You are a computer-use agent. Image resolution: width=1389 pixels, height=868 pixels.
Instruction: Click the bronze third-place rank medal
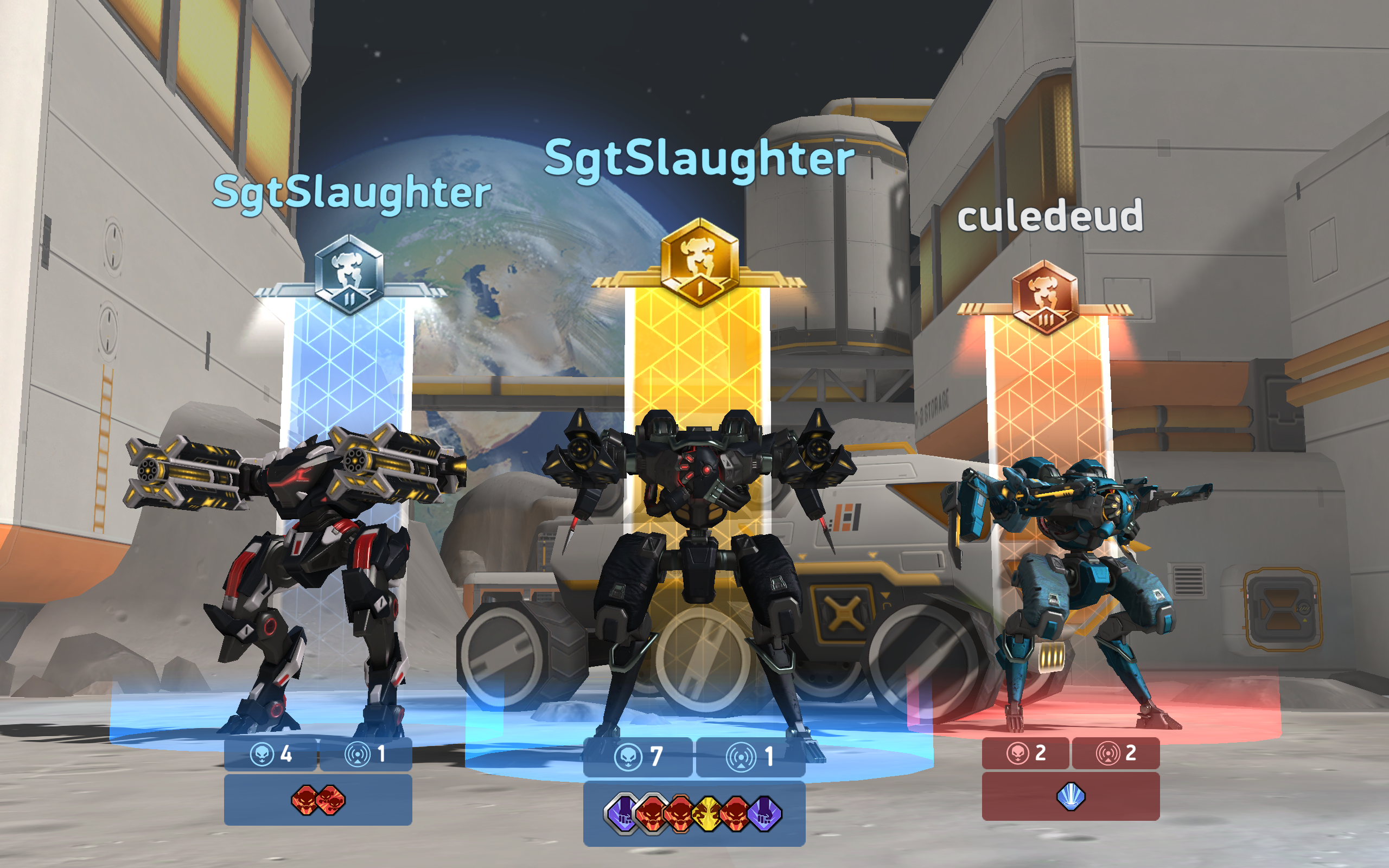click(x=1046, y=298)
